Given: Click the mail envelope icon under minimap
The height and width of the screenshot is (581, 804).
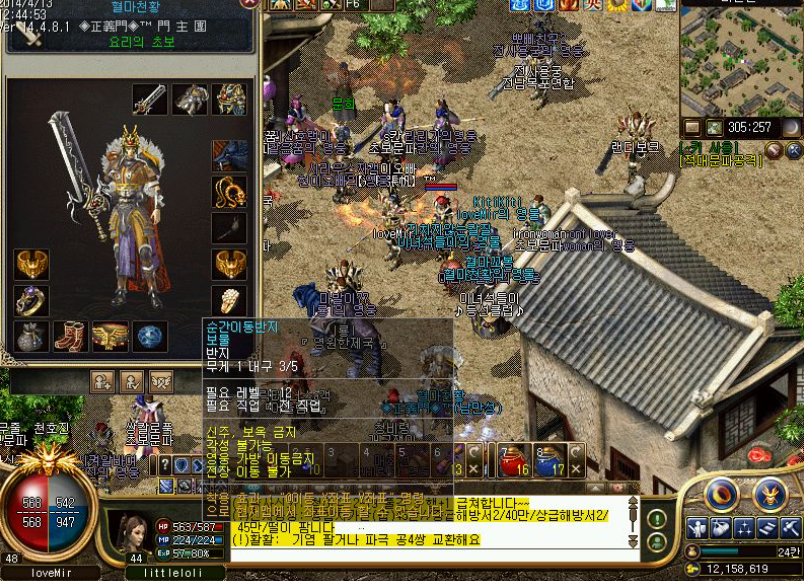Looking at the screenshot, I should pos(693,127).
